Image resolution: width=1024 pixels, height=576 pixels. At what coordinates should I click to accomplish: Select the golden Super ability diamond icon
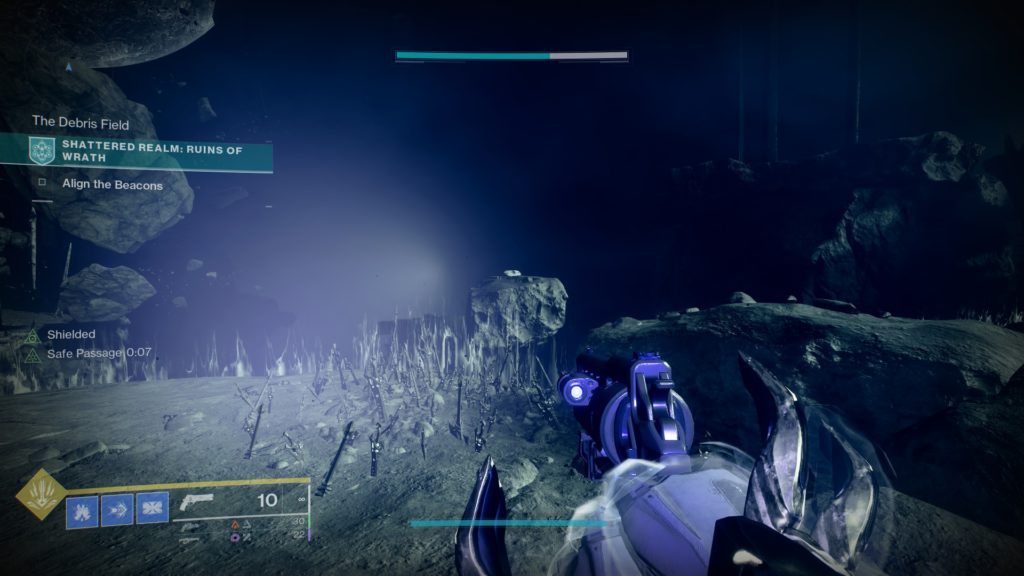(41, 494)
